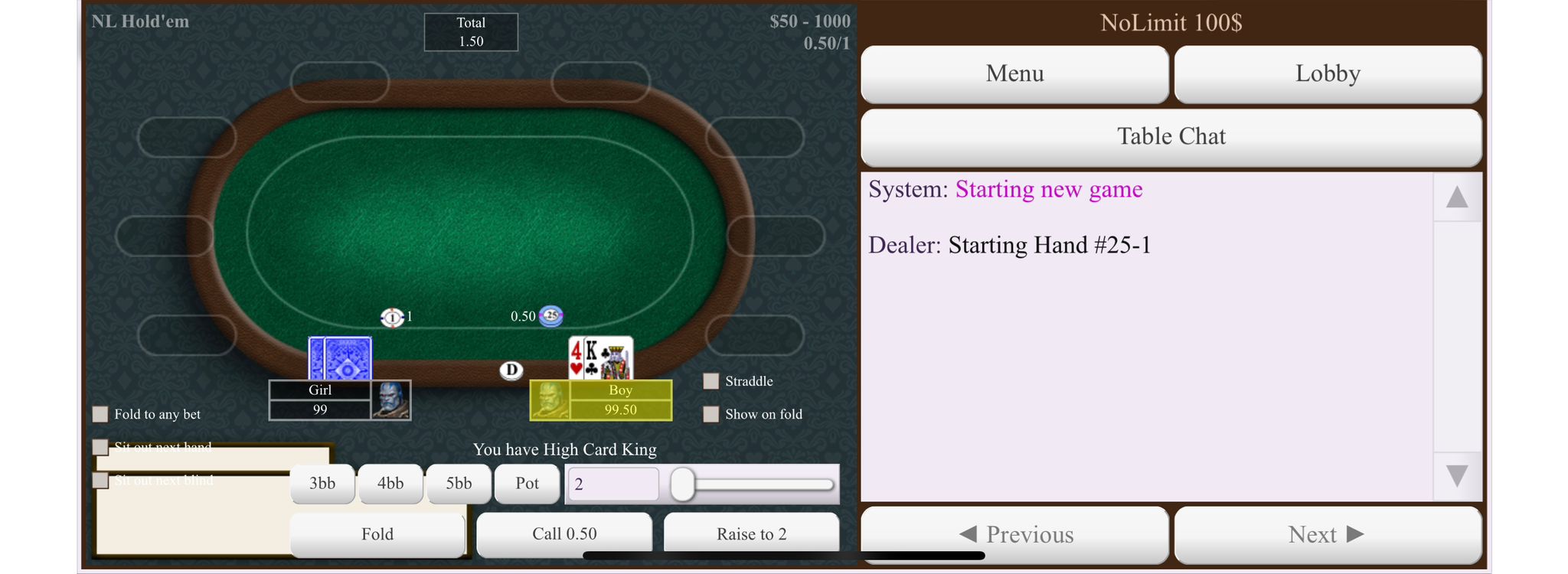The image size is (1568, 574).
Task: Fold the current hand
Action: [x=377, y=533]
